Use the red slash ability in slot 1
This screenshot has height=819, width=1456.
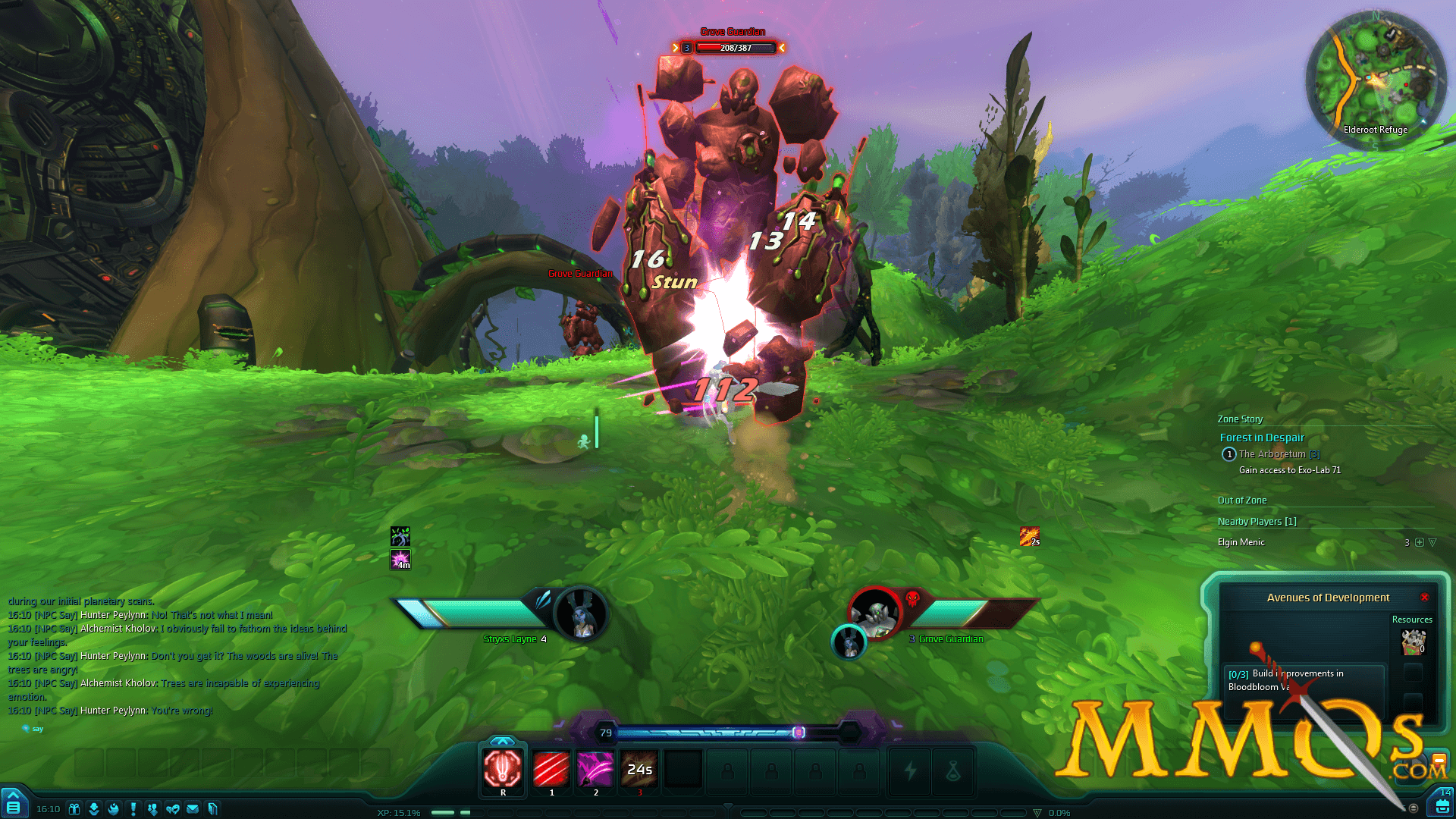(551, 769)
